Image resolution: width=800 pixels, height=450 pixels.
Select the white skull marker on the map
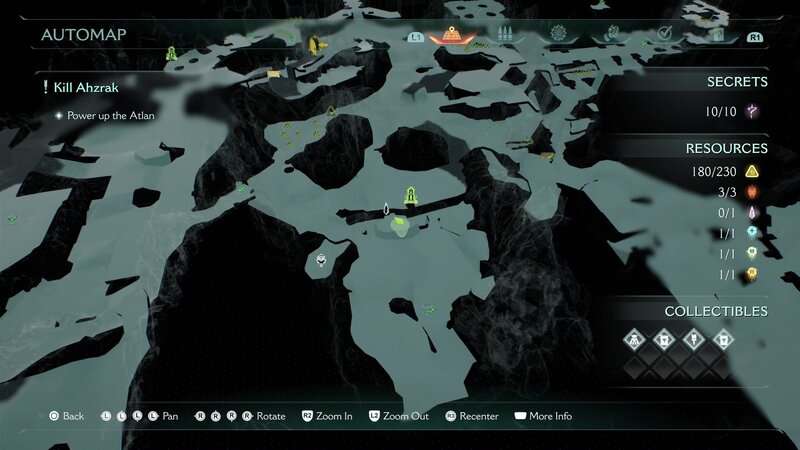pyautogui.click(x=320, y=262)
